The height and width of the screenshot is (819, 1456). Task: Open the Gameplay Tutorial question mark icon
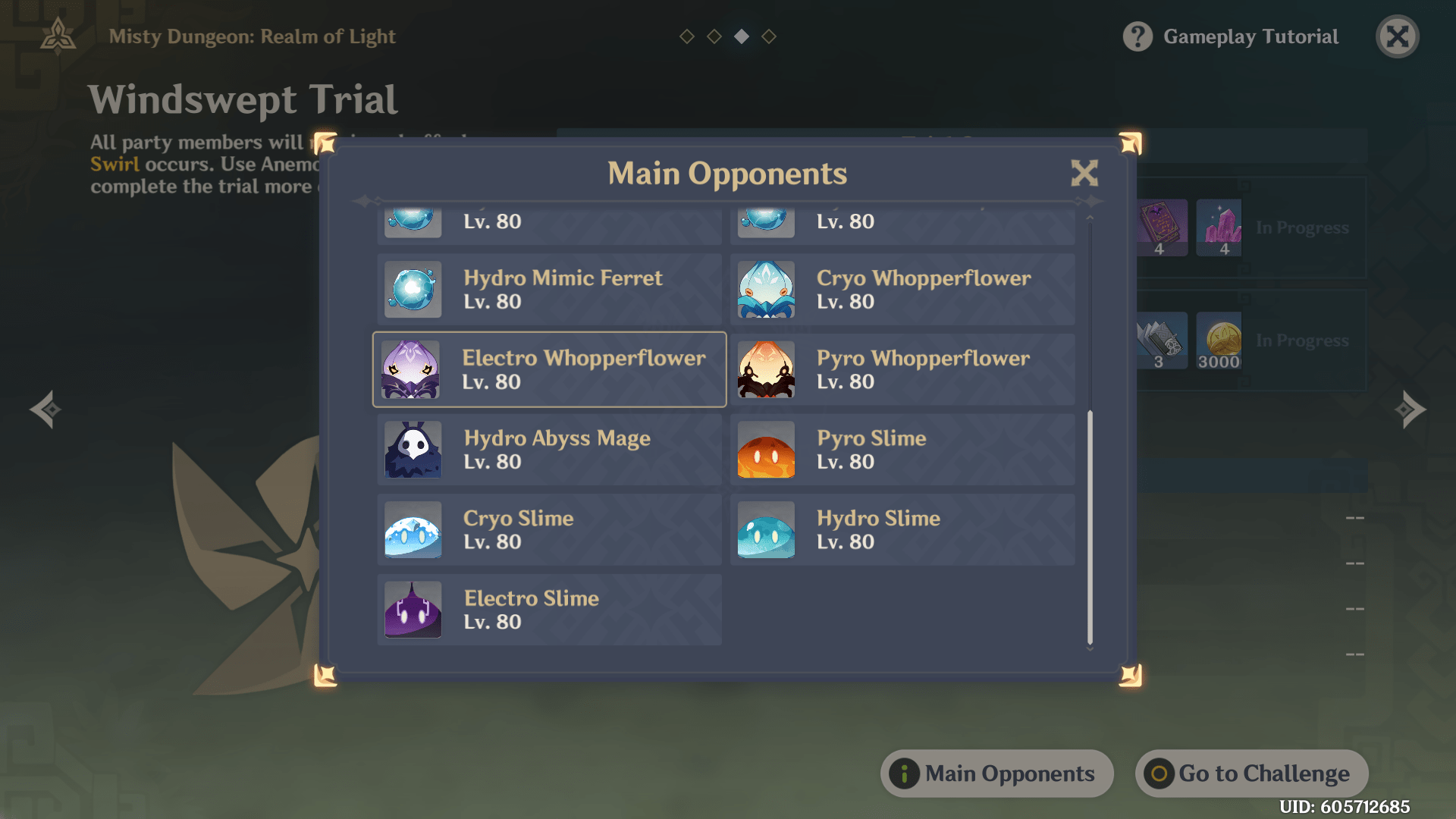point(1139,36)
